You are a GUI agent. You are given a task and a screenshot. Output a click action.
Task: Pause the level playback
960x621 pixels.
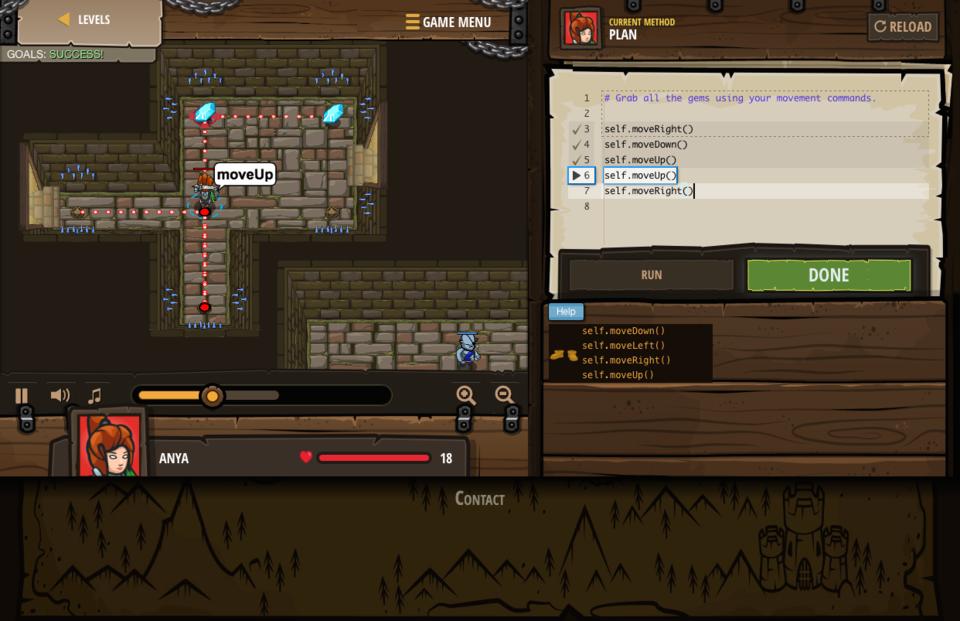pyautogui.click(x=21, y=396)
